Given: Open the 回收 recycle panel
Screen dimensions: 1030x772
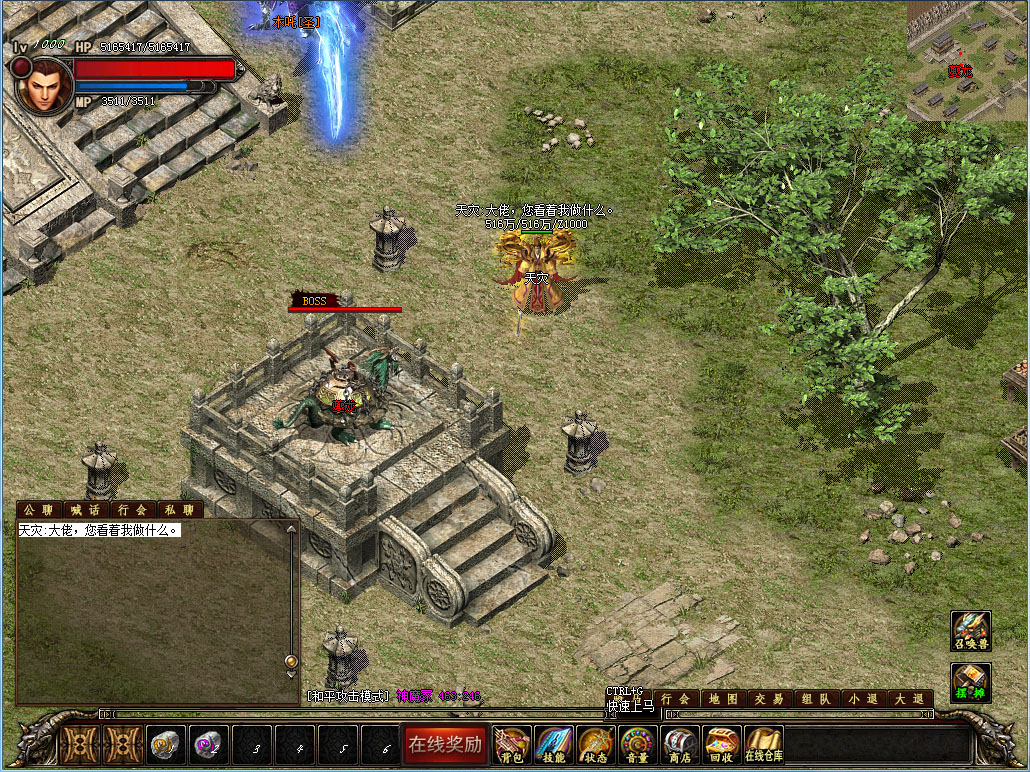Looking at the screenshot, I should pos(722,744).
